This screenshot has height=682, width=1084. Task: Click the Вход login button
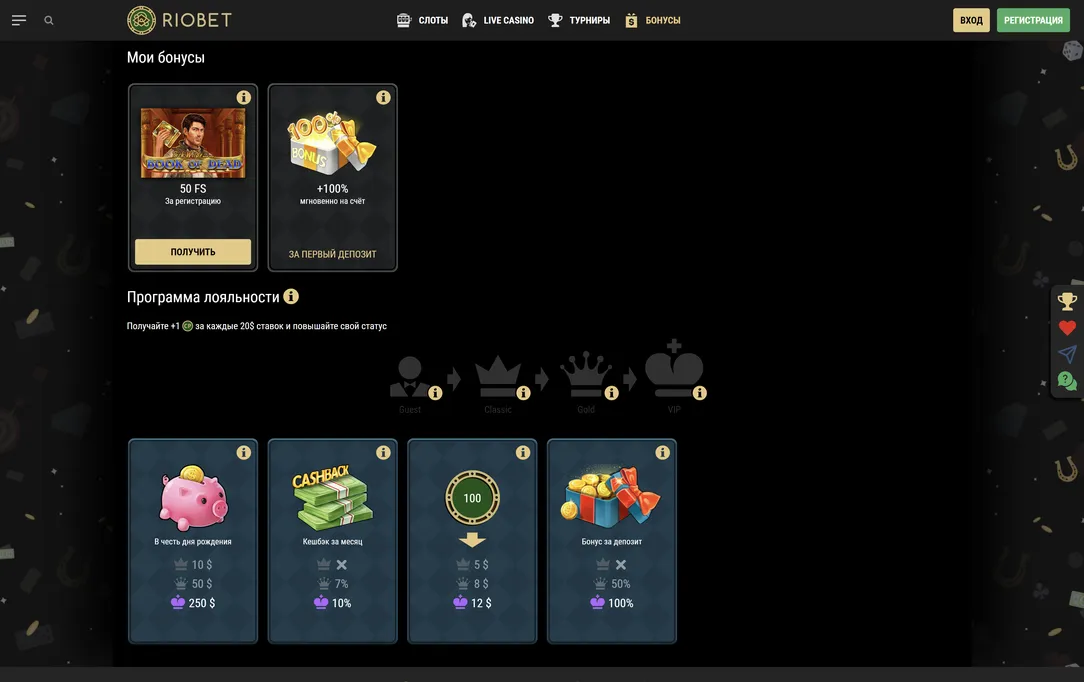point(971,20)
